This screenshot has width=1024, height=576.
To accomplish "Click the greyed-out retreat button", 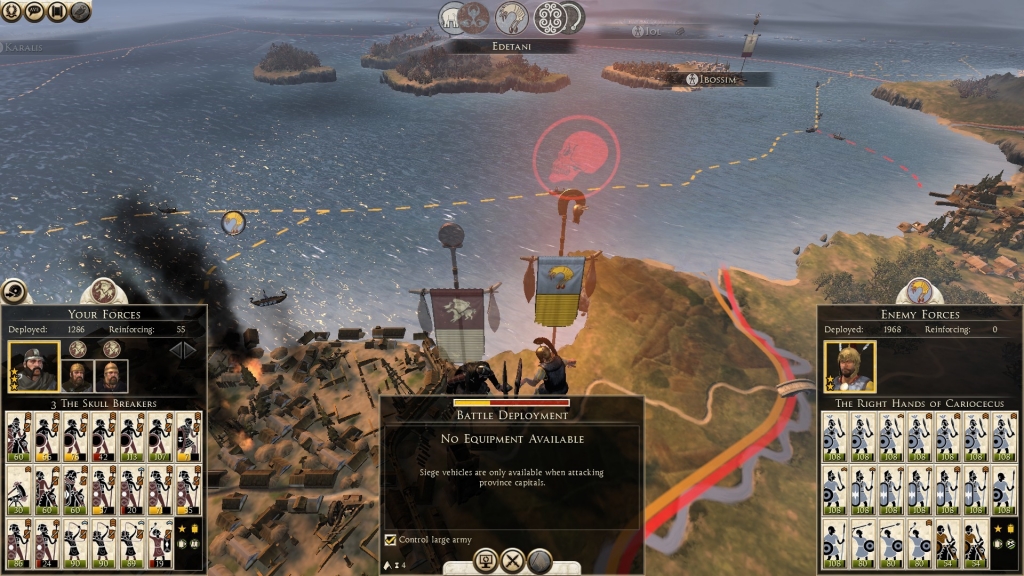I will point(540,561).
